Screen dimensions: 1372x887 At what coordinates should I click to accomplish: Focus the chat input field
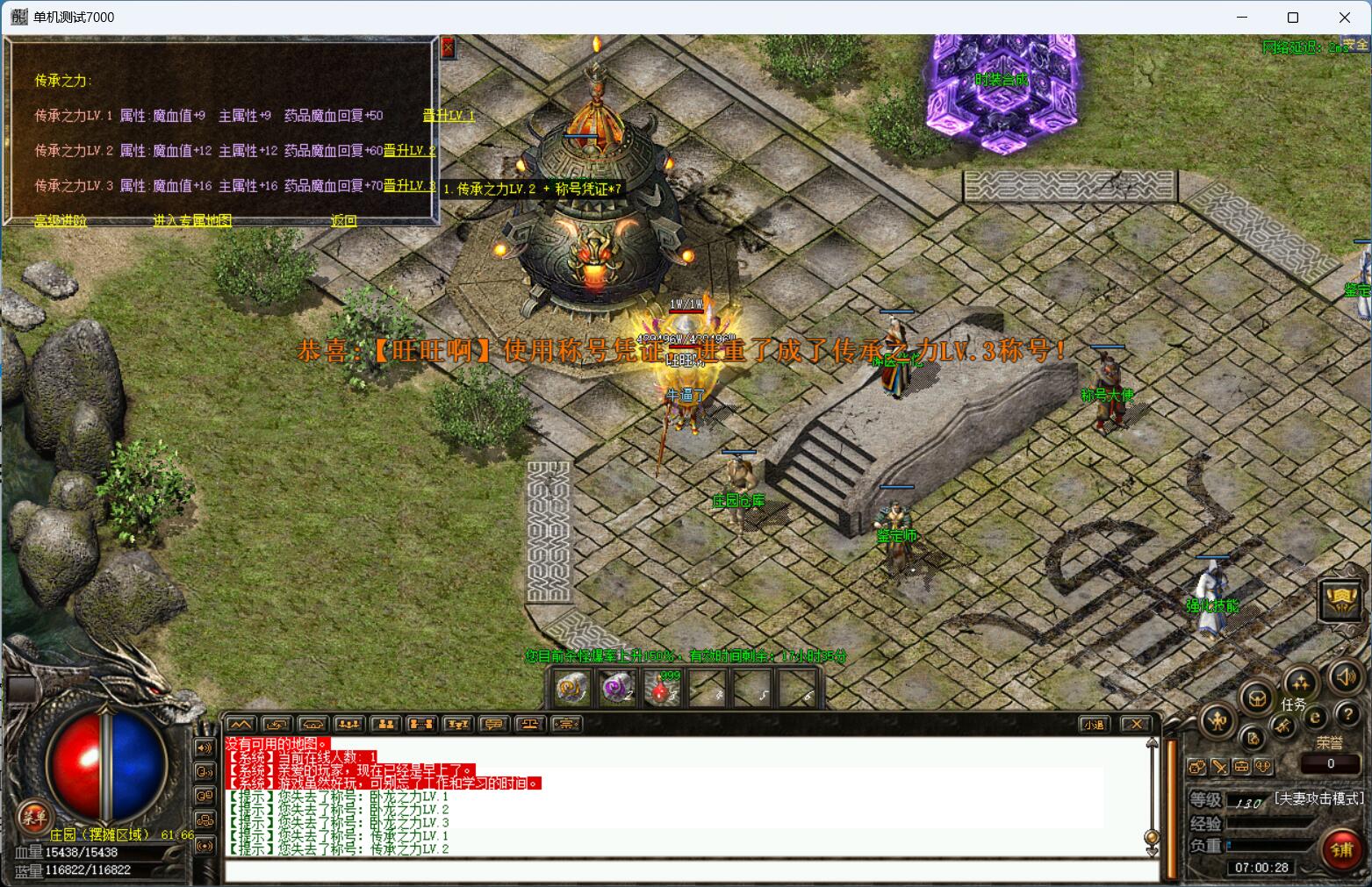pos(685,871)
